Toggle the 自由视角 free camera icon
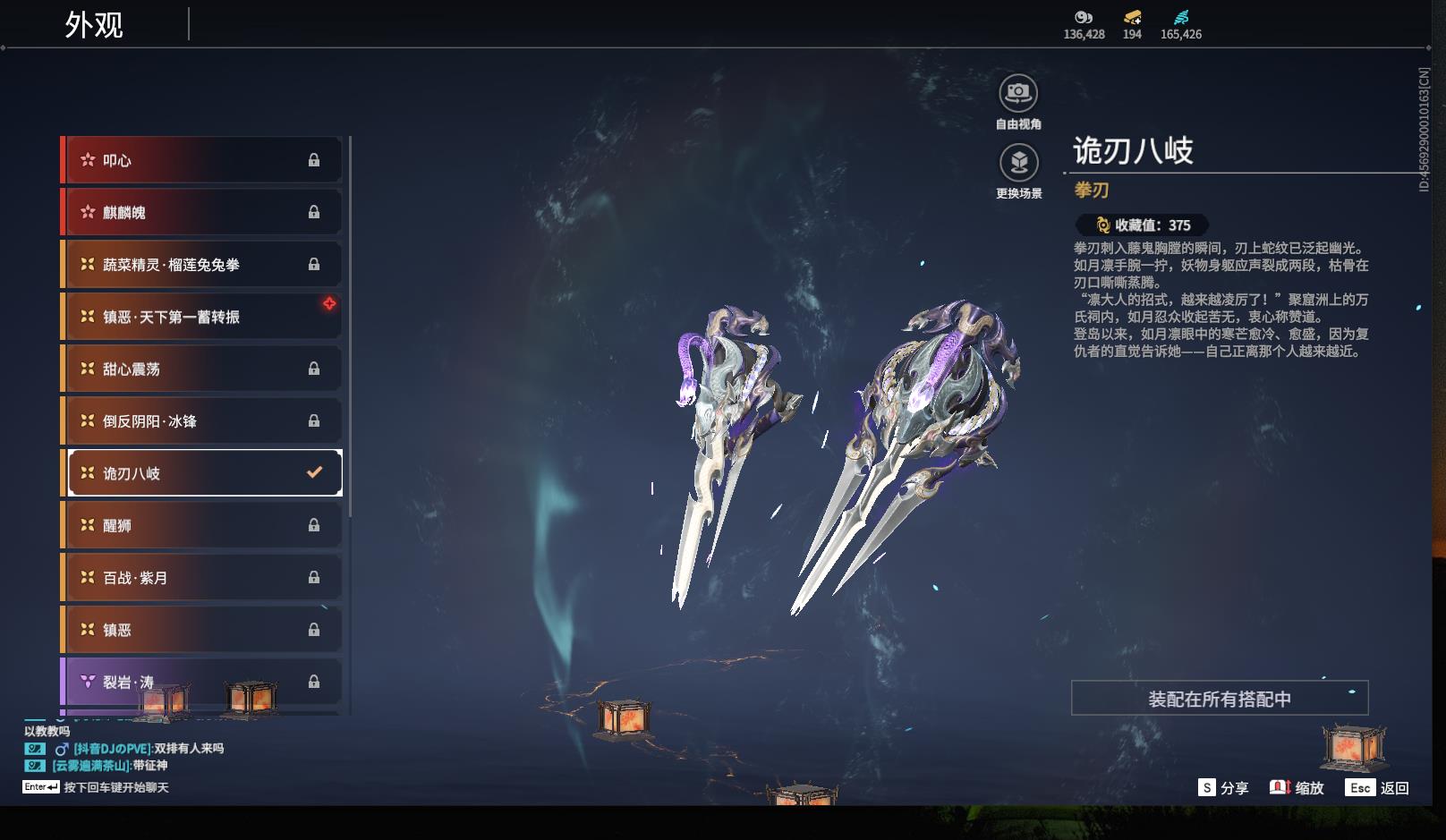This screenshot has width=1446, height=840. click(x=1018, y=94)
